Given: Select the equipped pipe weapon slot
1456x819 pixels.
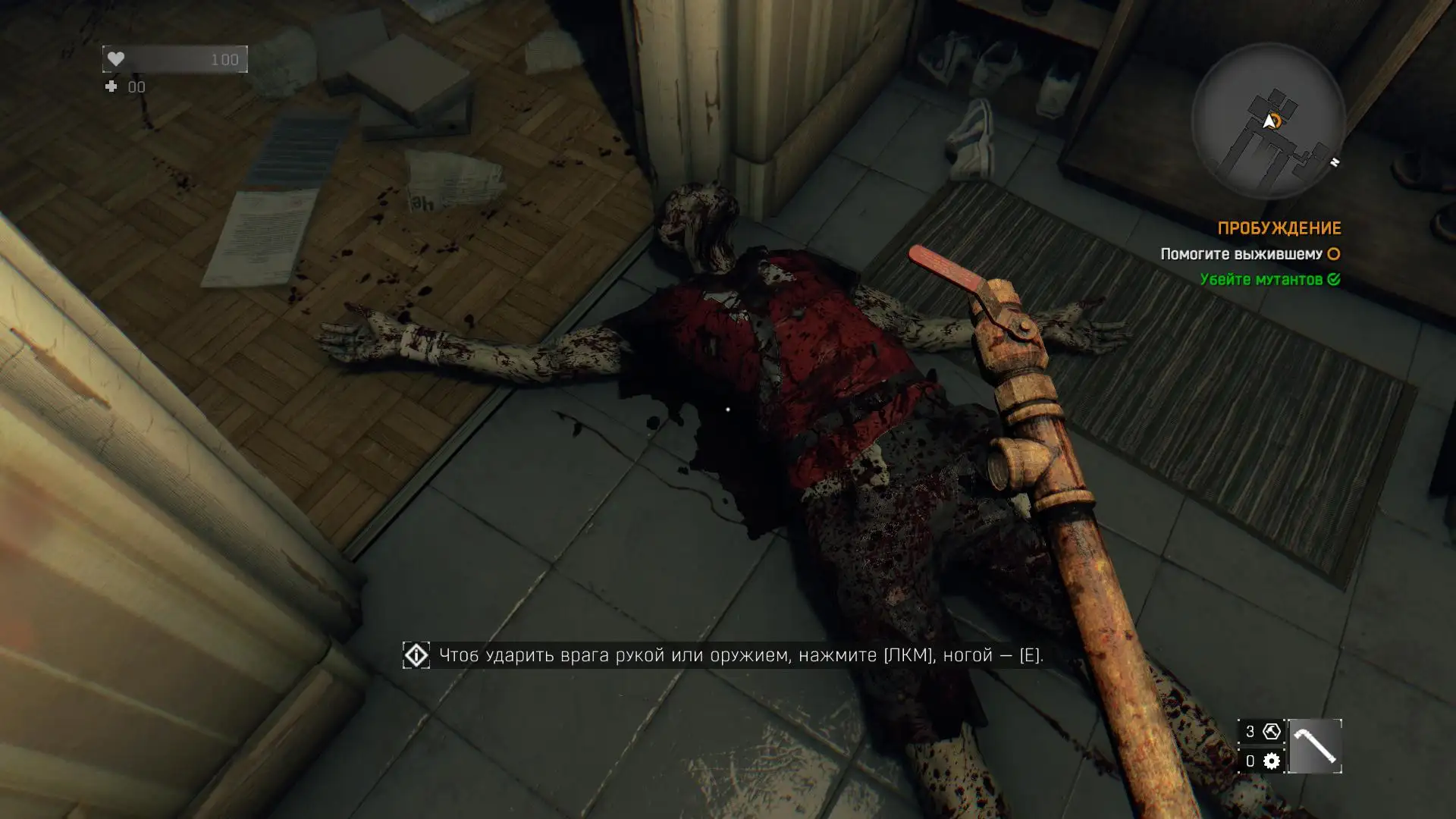Looking at the screenshot, I should point(1314,746).
